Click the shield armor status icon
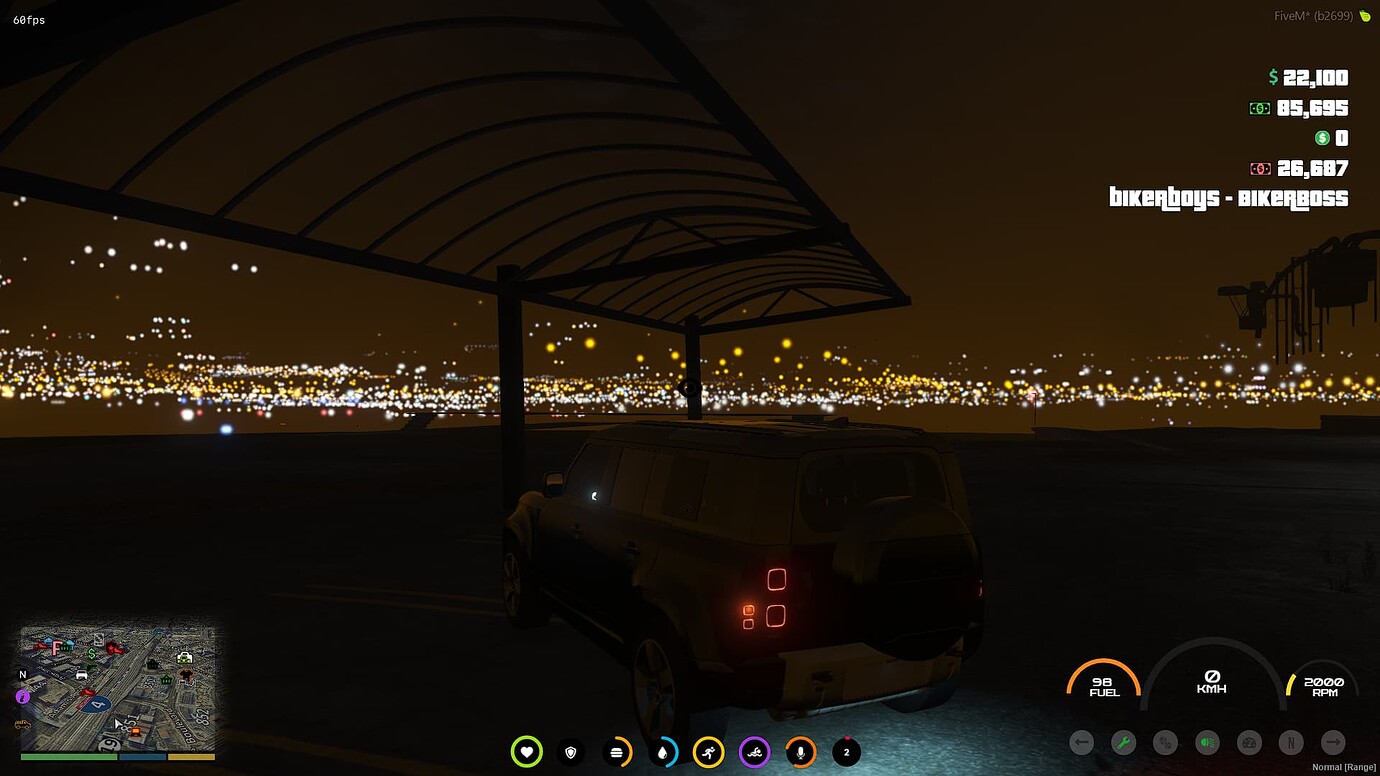Image resolution: width=1380 pixels, height=776 pixels. (x=571, y=752)
